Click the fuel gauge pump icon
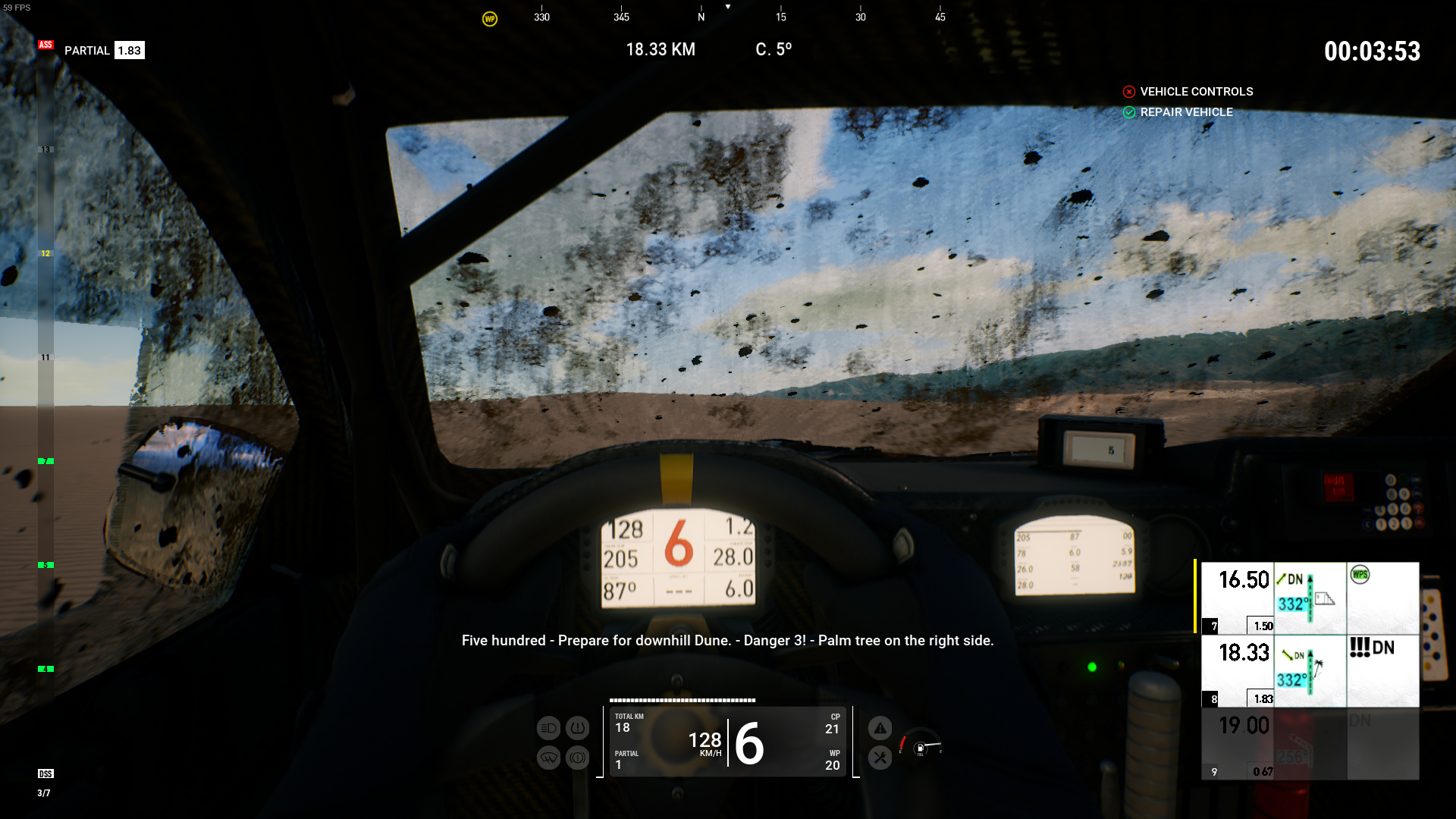This screenshot has width=1456, height=819. tap(921, 748)
